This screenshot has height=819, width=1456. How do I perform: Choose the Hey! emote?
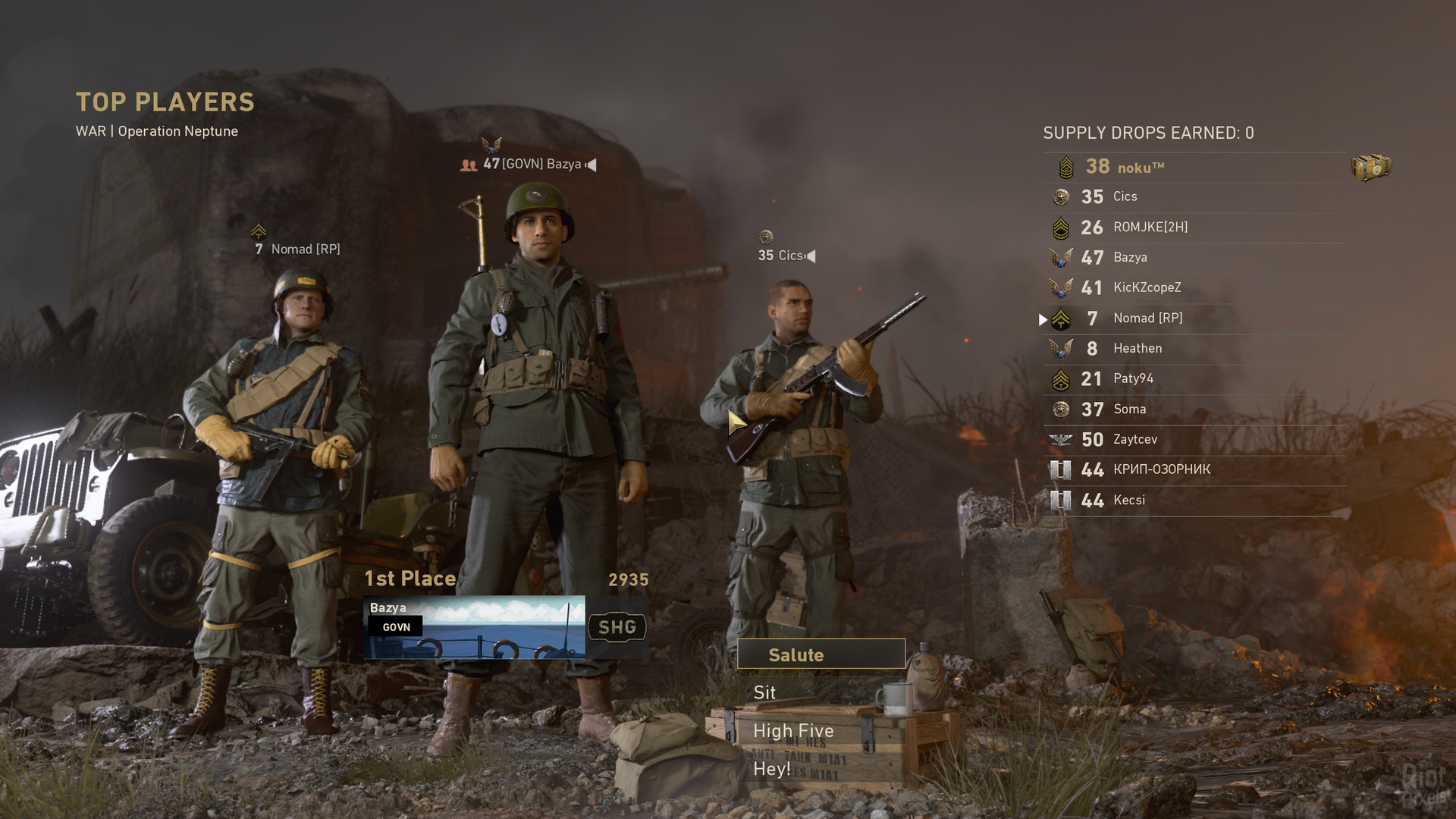coord(821,769)
